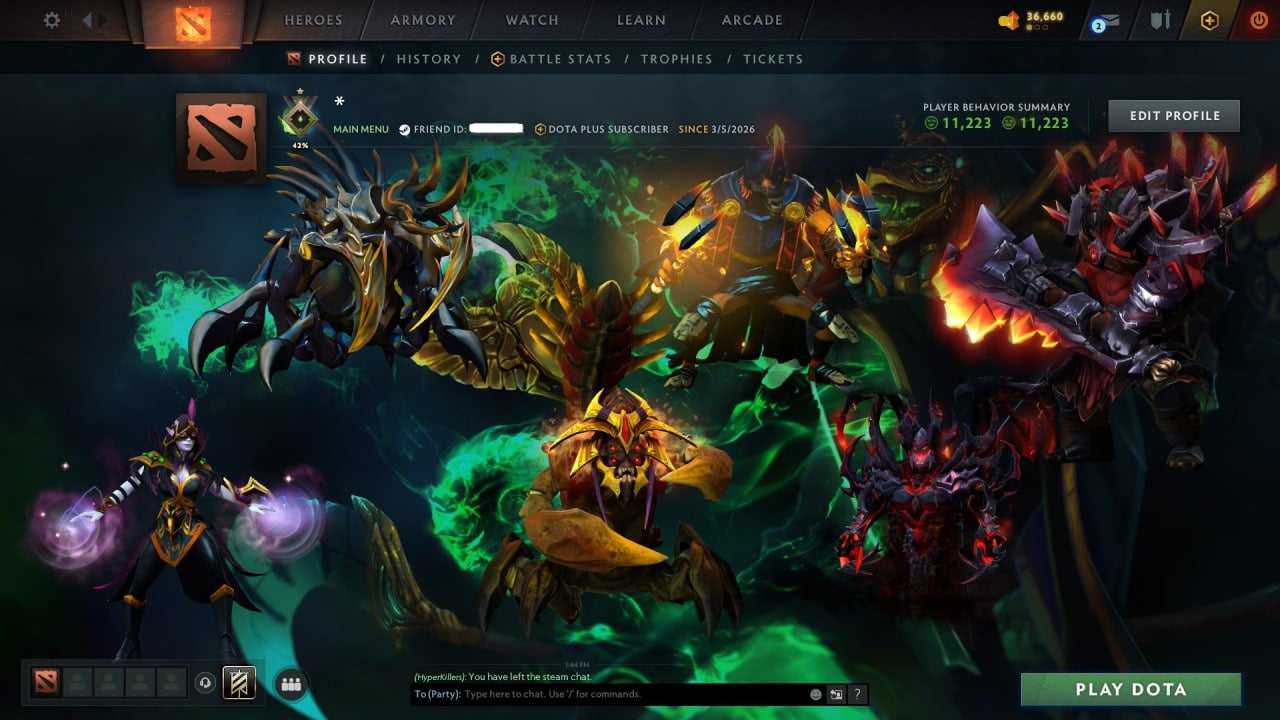Switch to the HISTORY tab
1280x720 pixels.
pyautogui.click(x=428, y=59)
